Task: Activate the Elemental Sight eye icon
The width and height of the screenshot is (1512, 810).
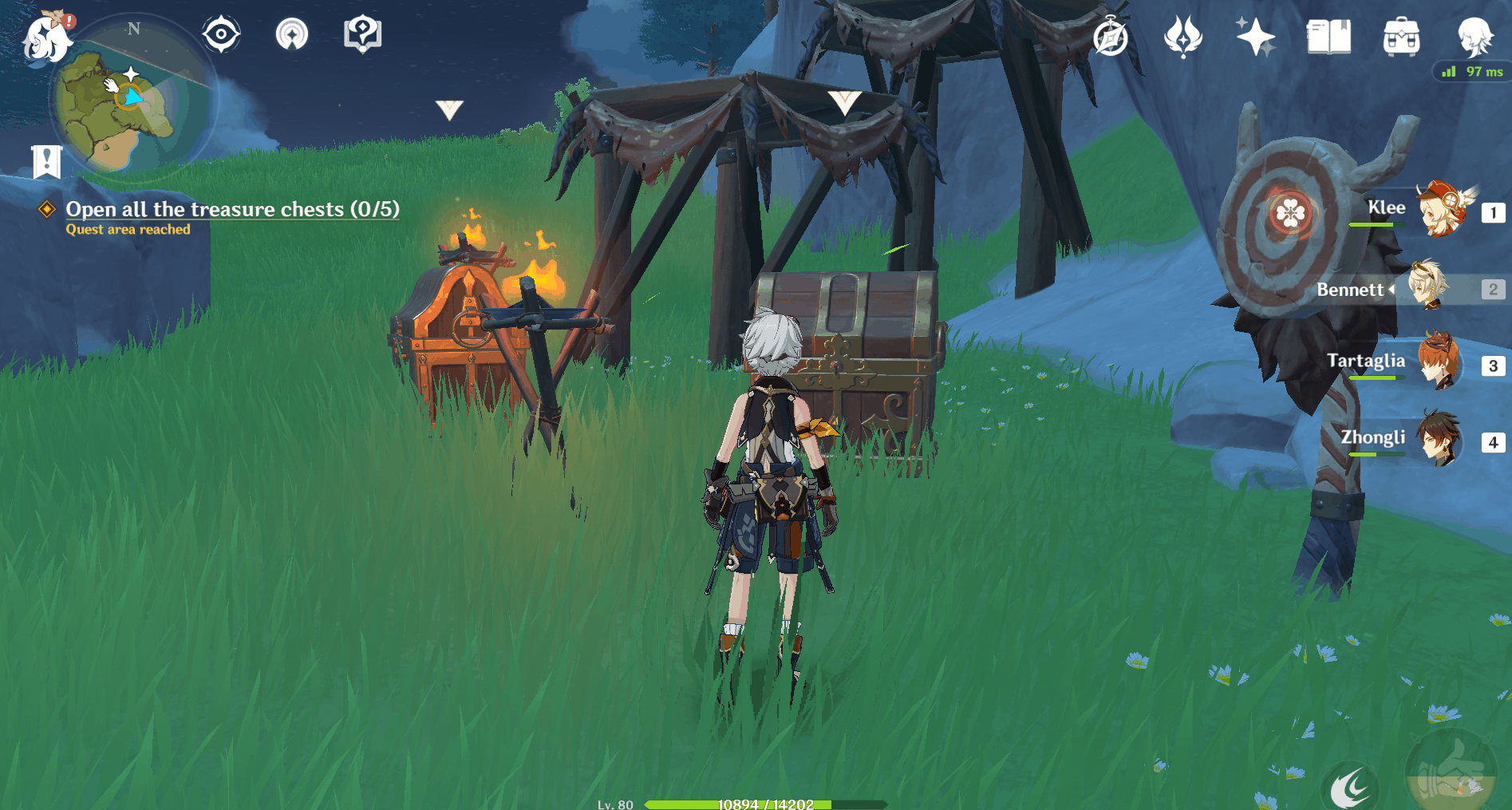Action: pyautogui.click(x=221, y=34)
